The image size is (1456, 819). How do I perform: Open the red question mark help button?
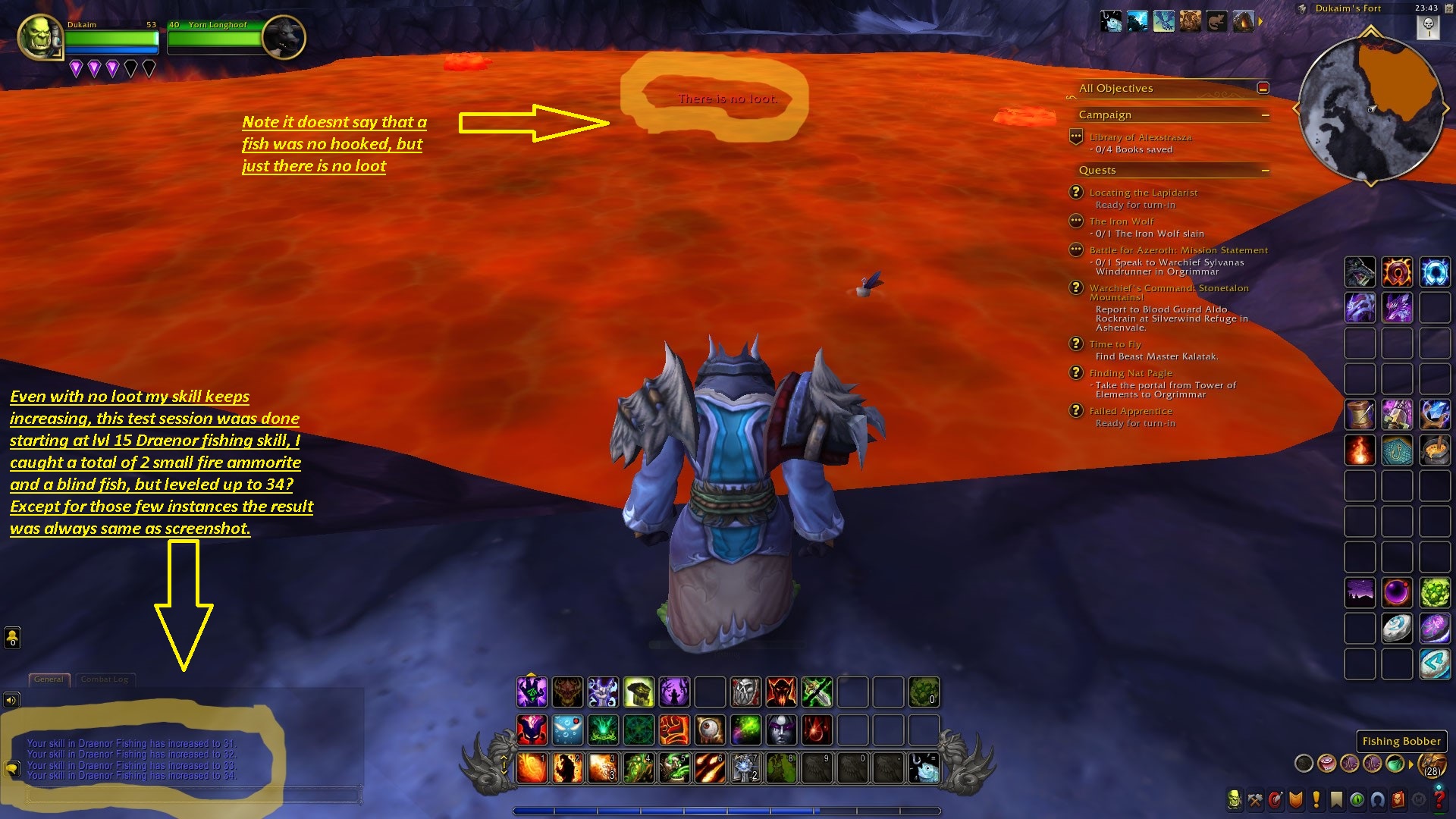1439,799
